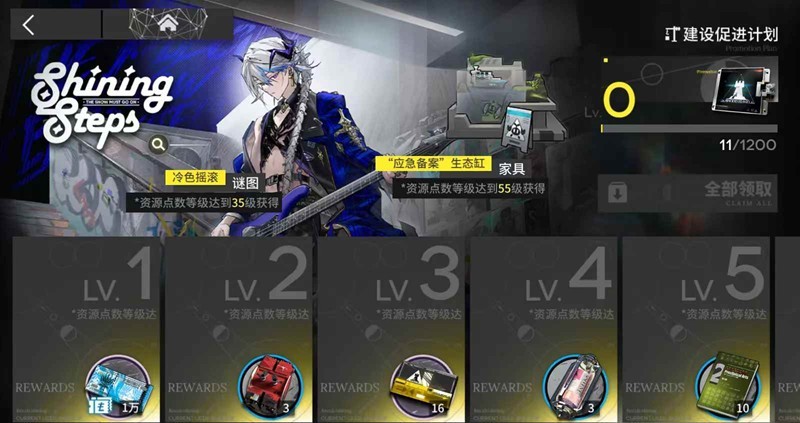Choose the LV.3 reward card
The image size is (800, 423).
pyautogui.click(x=392, y=300)
